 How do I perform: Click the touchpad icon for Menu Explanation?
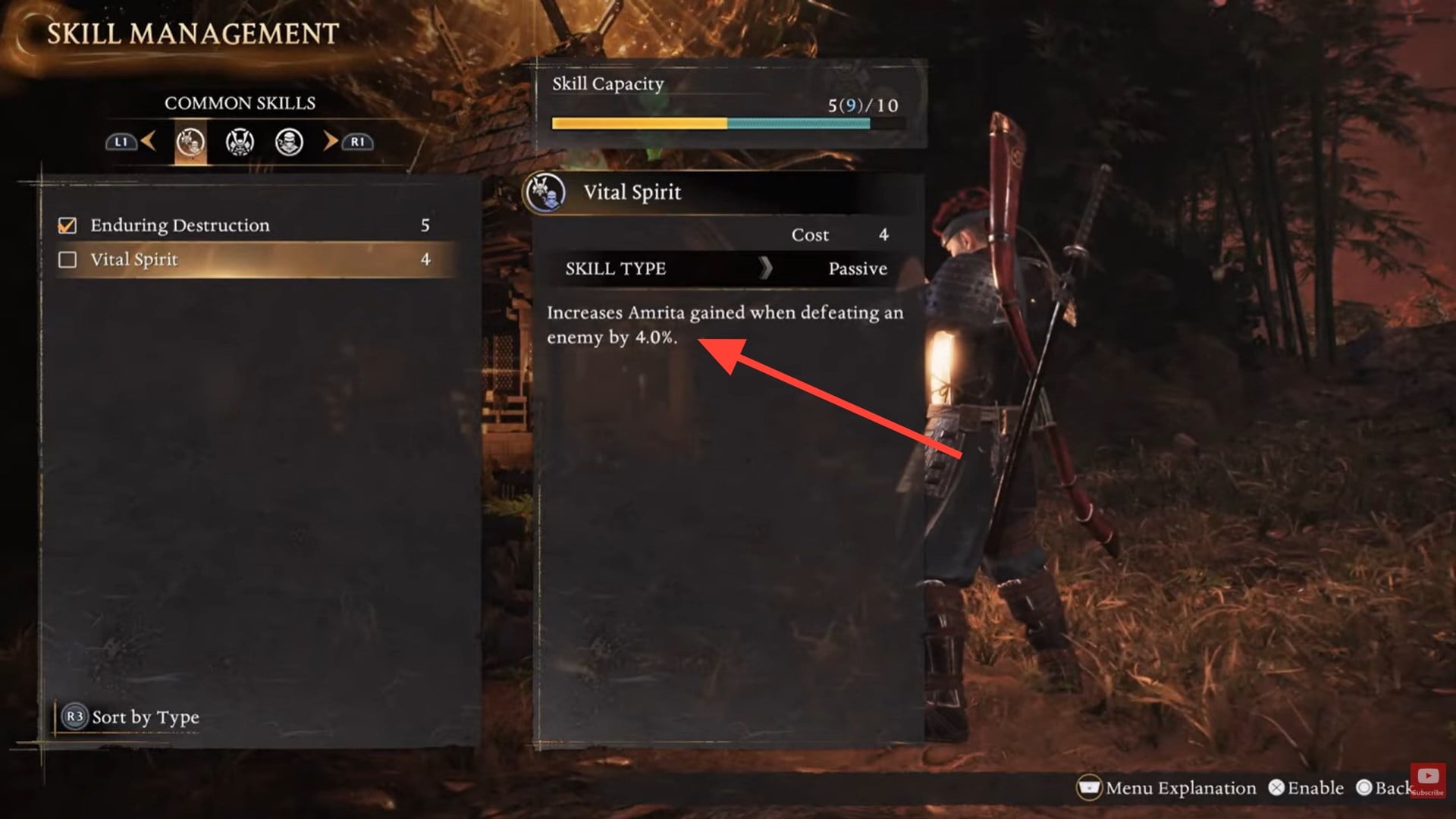(x=1090, y=789)
